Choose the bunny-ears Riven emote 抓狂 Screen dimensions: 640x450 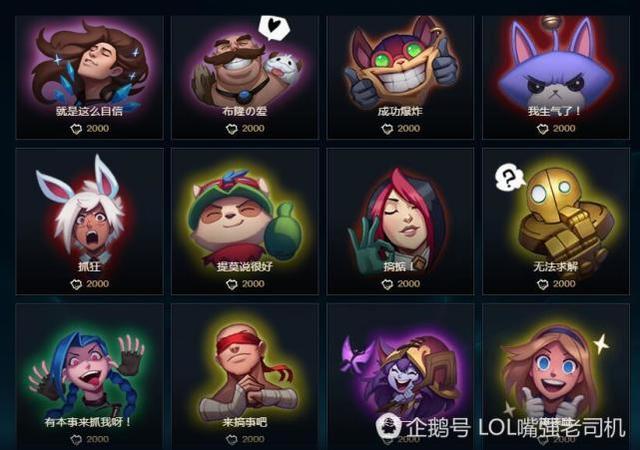pyautogui.click(x=90, y=215)
